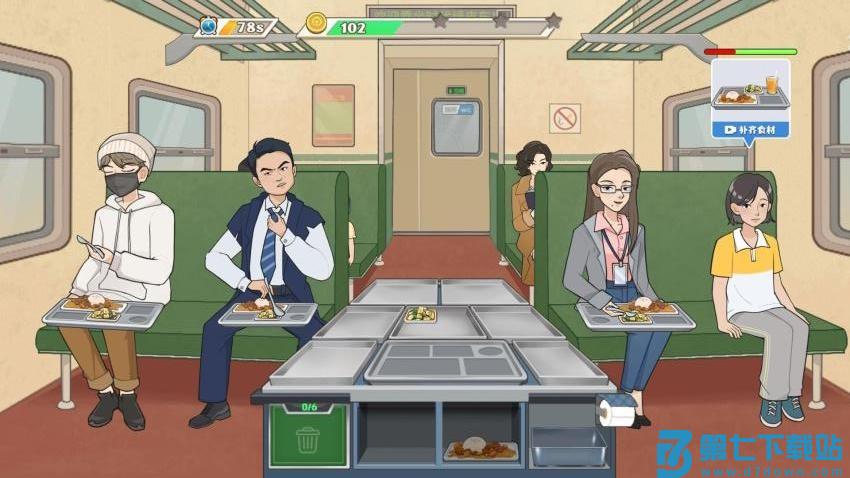
Task: Select the vegetable side dish on the cart
Action: pyautogui.click(x=420, y=314)
